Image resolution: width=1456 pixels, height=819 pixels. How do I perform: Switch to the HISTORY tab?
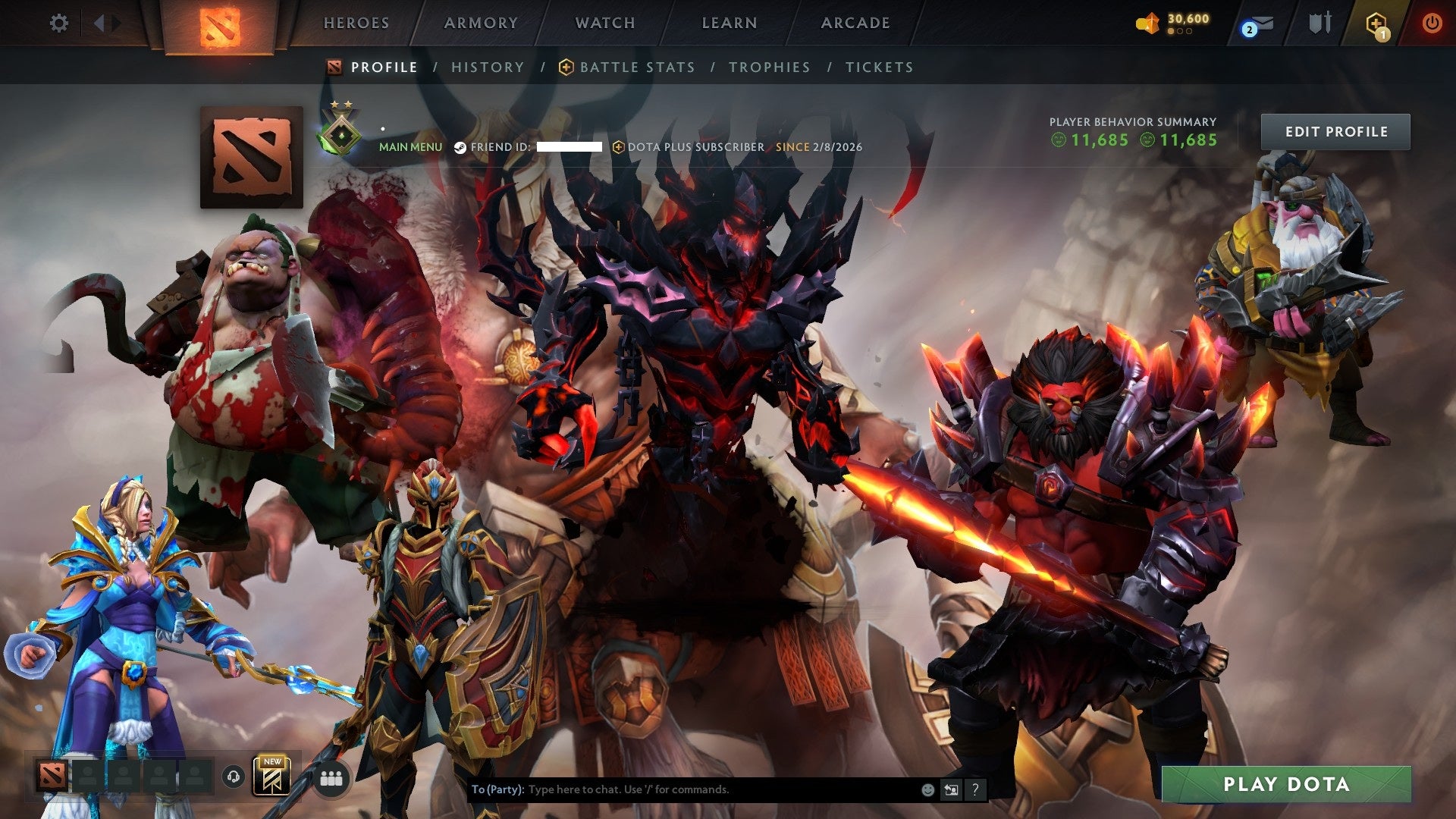488,67
